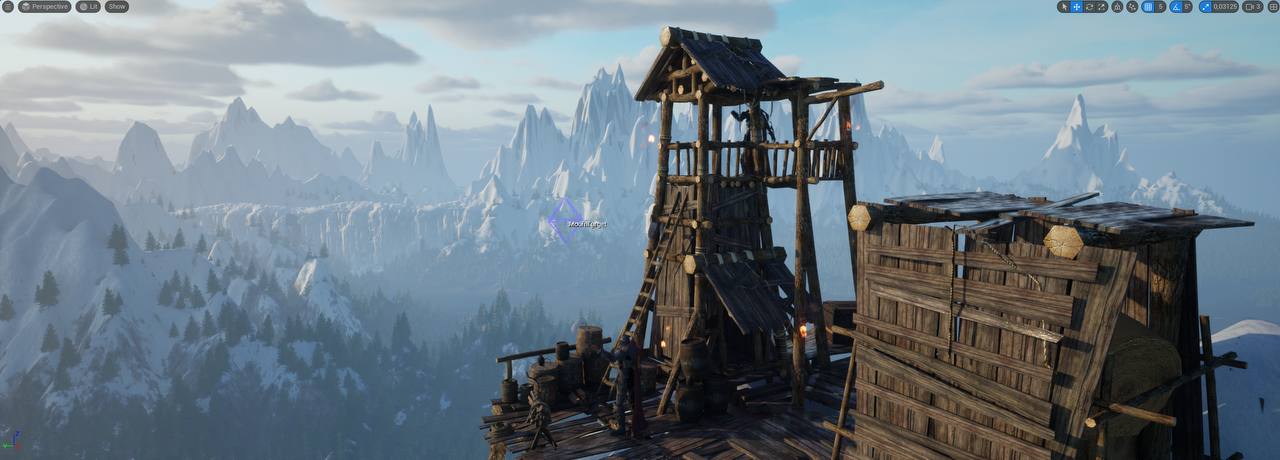The height and width of the screenshot is (460, 1280).
Task: Open the viewport options menu button
Action: point(8,6)
